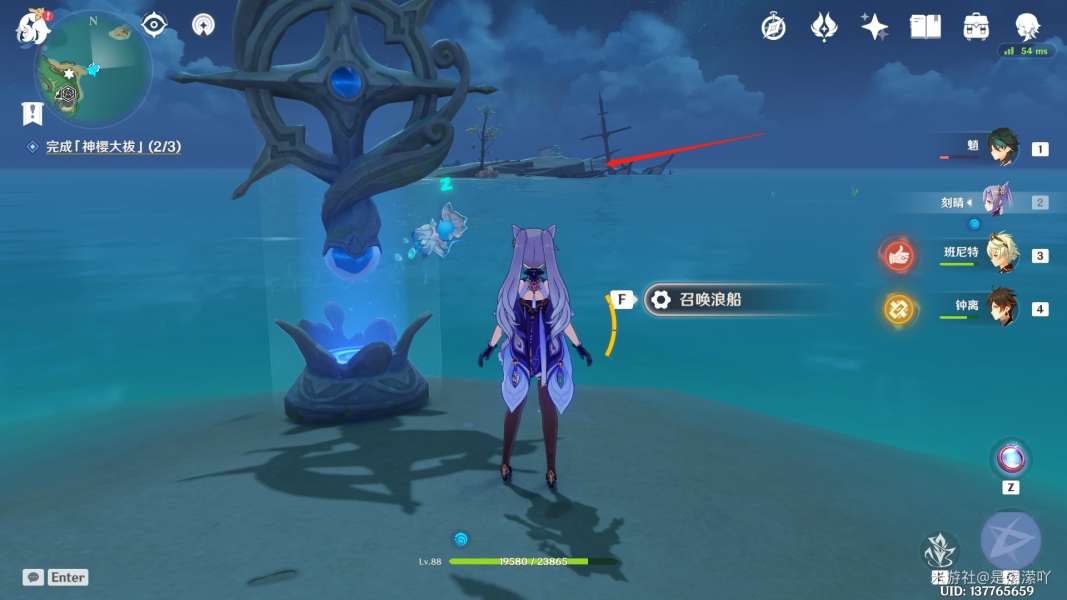Trigger 班尼特's red elemental burst icon
1067x600 pixels.
coord(898,255)
